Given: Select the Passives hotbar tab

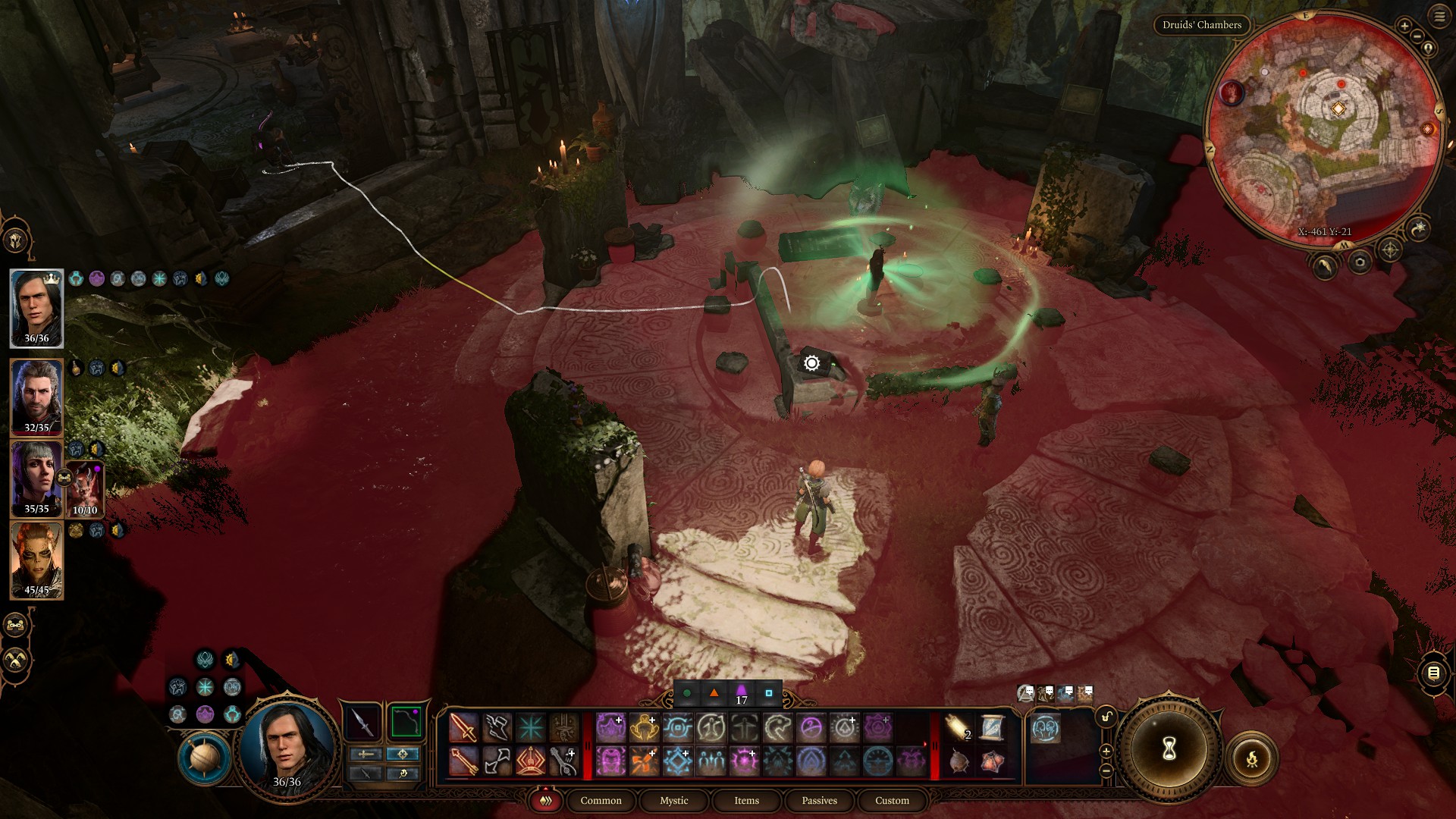Looking at the screenshot, I should pyautogui.click(x=819, y=801).
